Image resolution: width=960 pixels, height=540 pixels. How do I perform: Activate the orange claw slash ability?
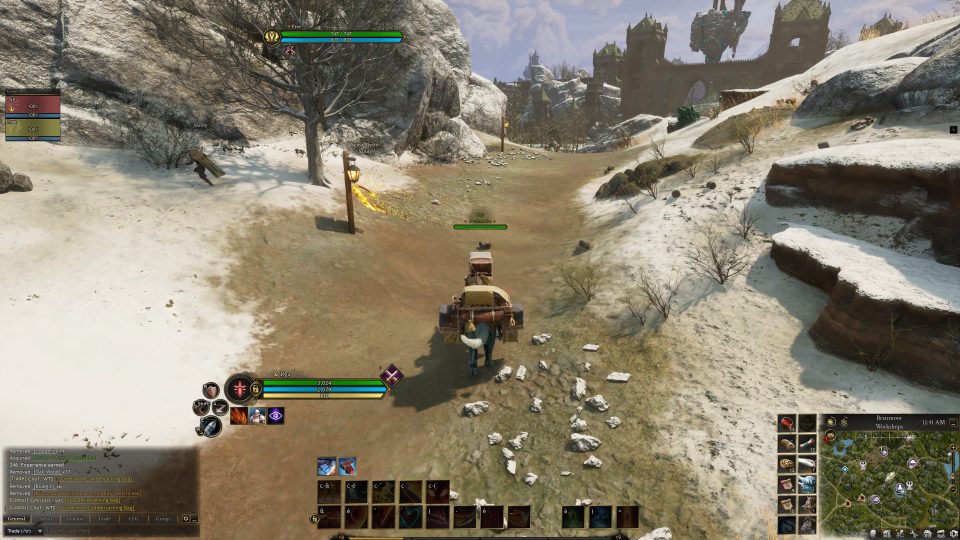[239, 415]
